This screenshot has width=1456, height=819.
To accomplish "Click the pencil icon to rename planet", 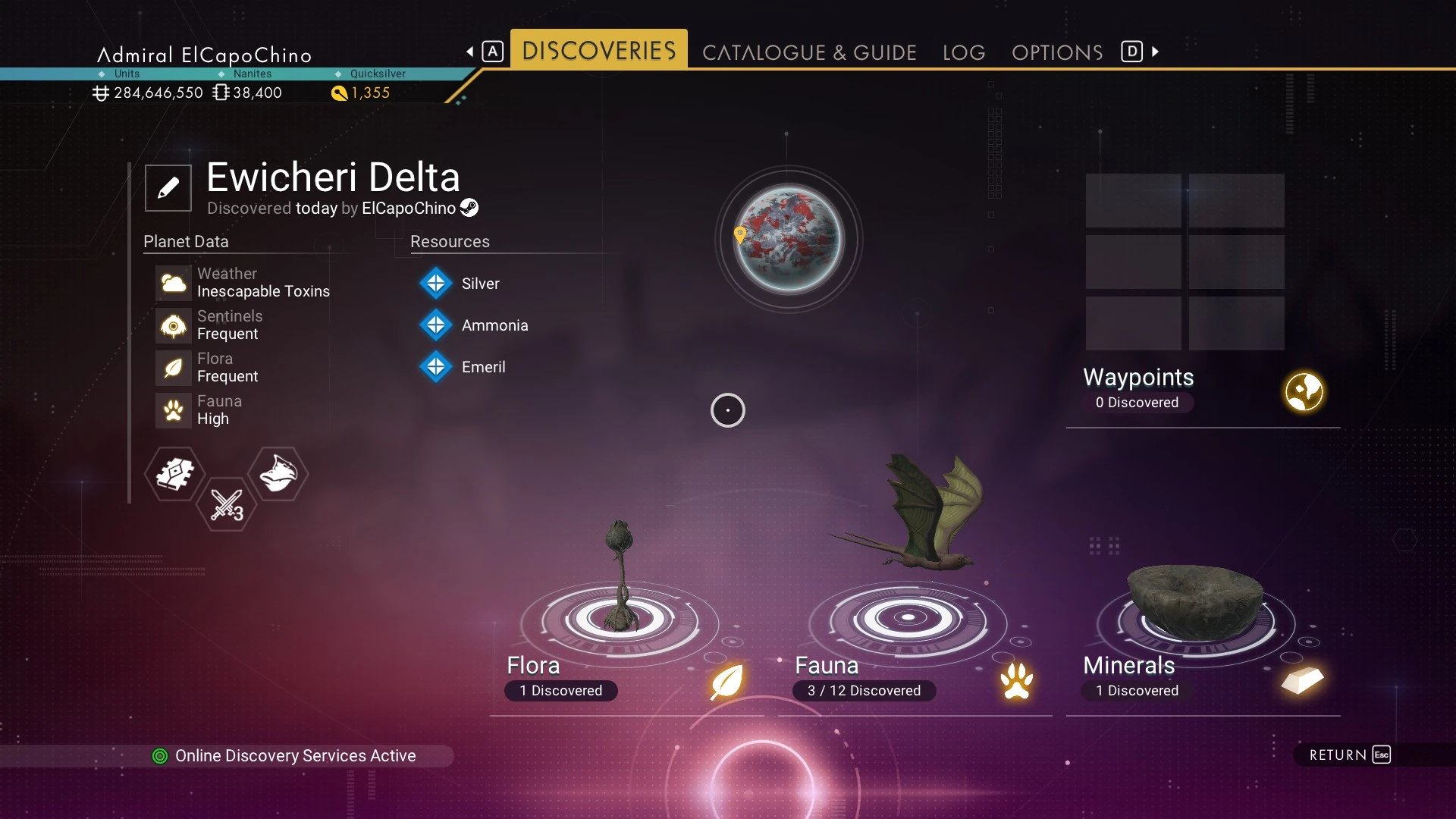I will tap(168, 187).
